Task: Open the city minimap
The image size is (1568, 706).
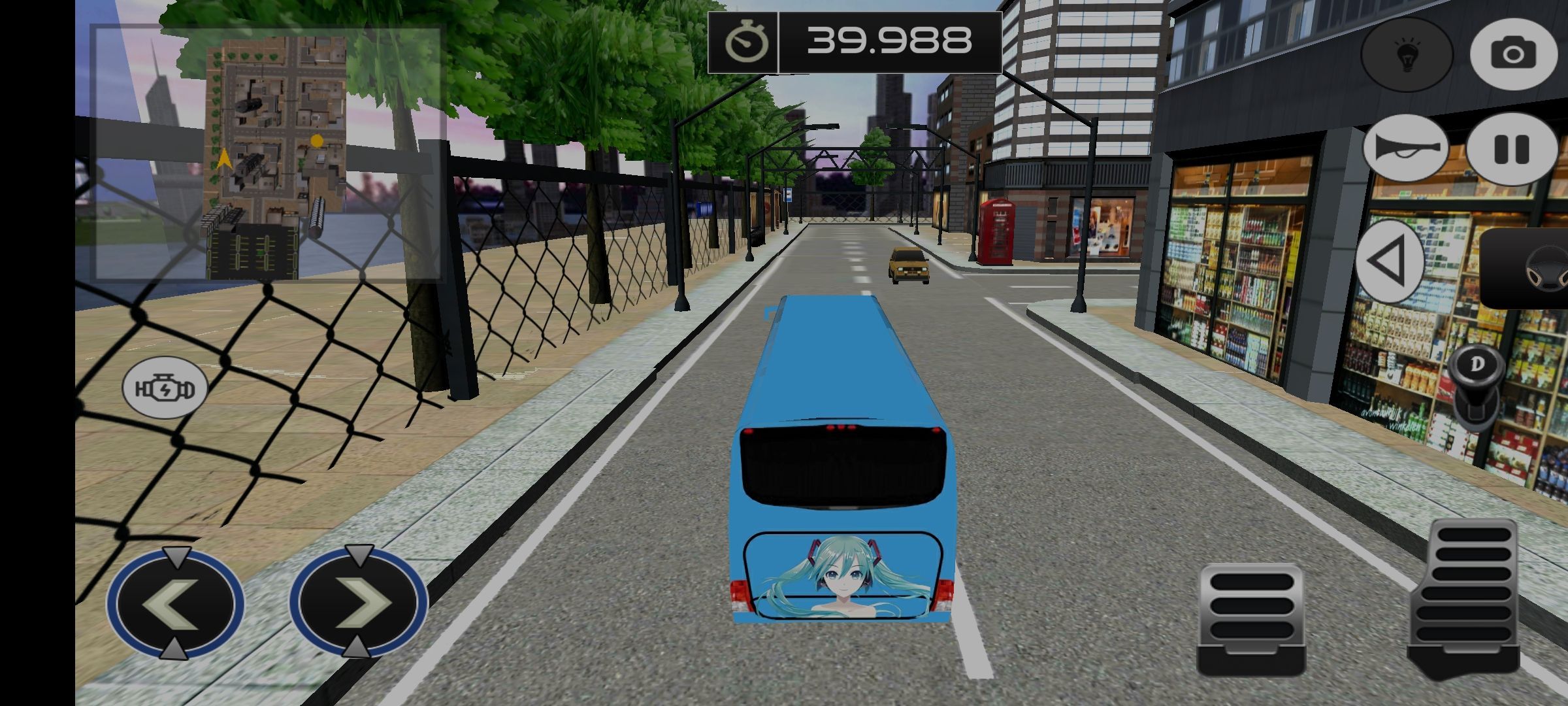Action: tap(268, 154)
